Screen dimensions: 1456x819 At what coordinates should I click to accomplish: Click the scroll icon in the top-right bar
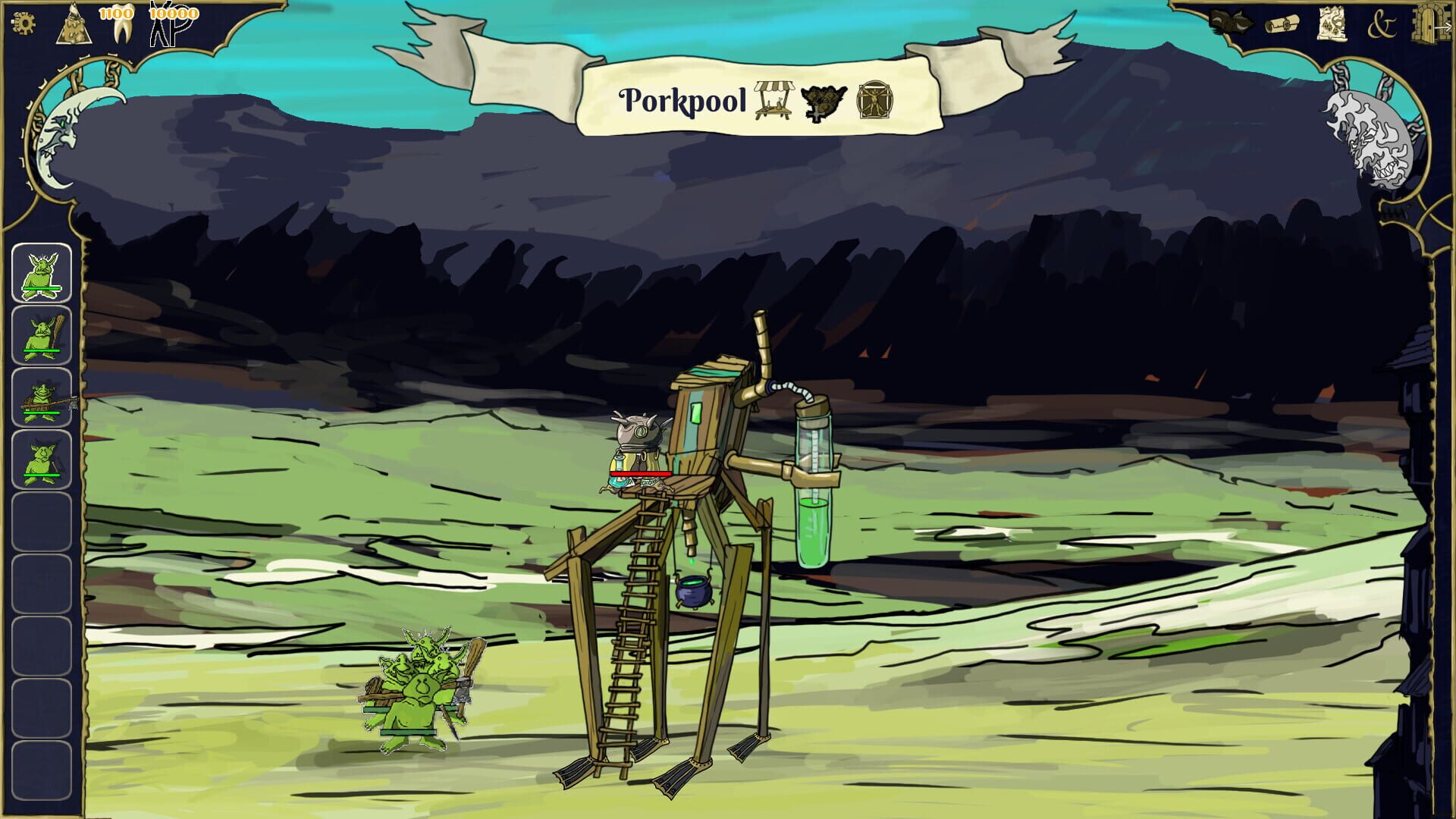(x=1282, y=24)
